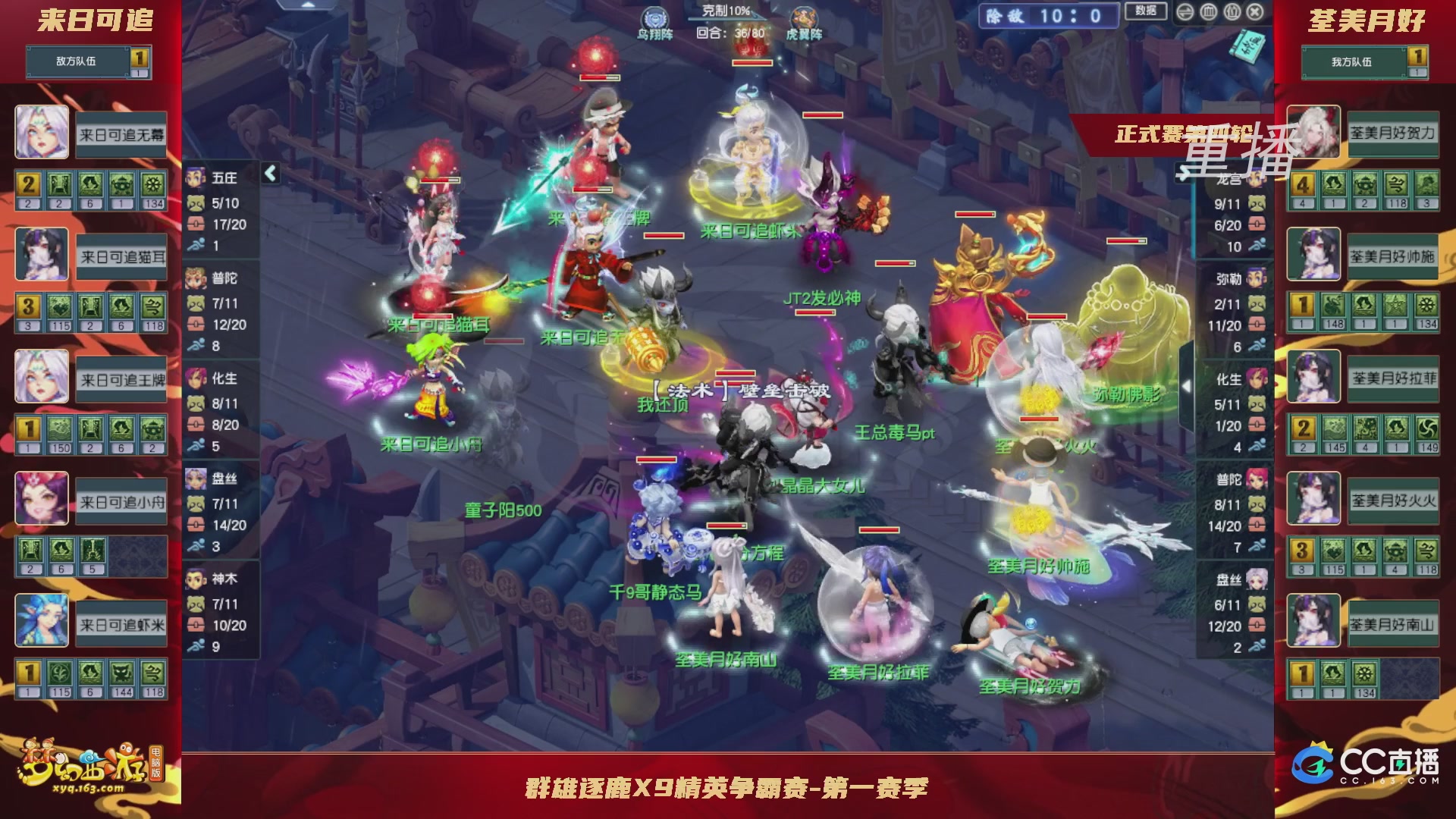Screen dimensions: 1456x819
Task: Click the exchange-arrows icon beside the 数据 button
Action: [x=1185, y=11]
